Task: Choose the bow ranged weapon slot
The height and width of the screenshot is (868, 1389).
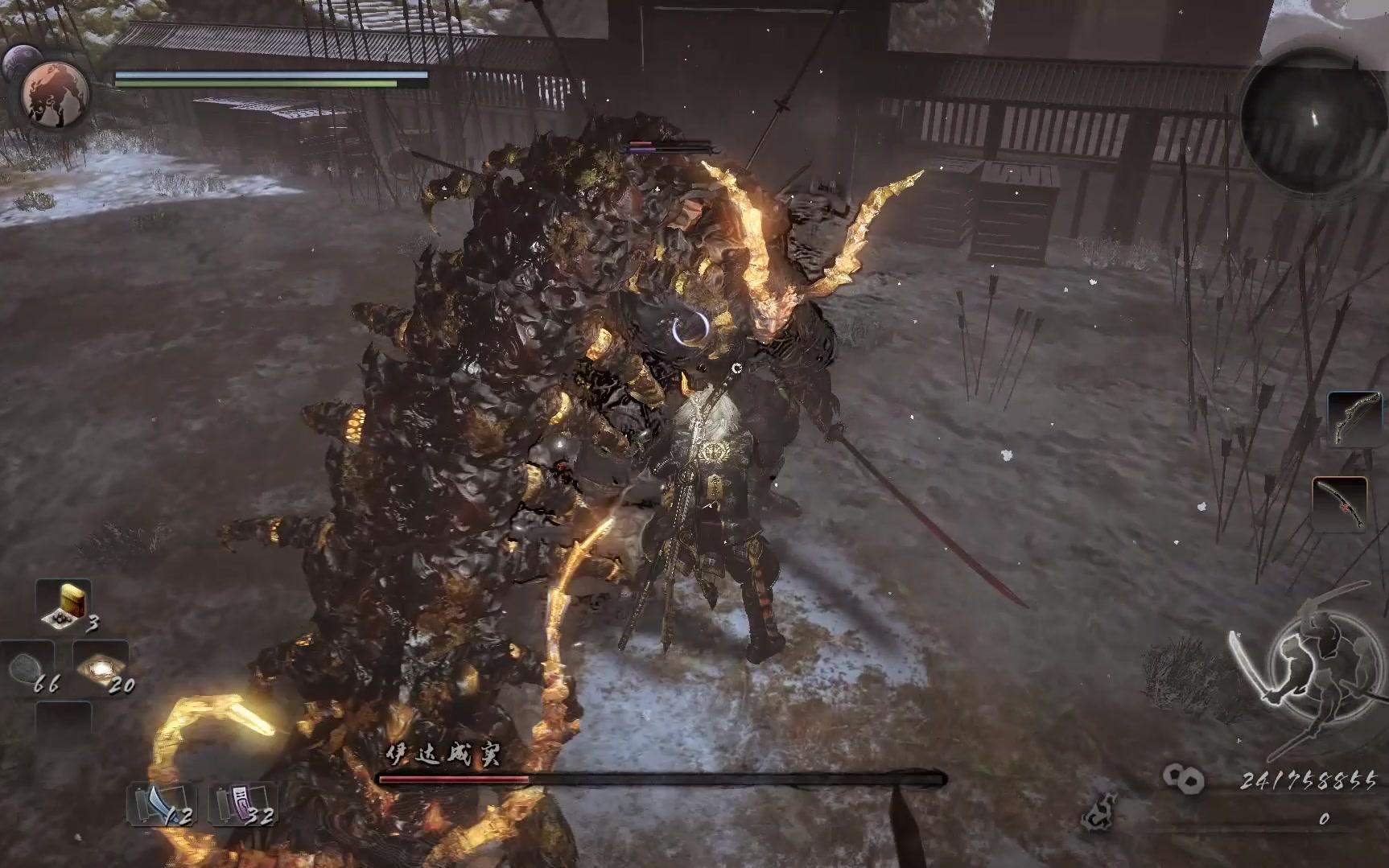Action: (1354, 419)
